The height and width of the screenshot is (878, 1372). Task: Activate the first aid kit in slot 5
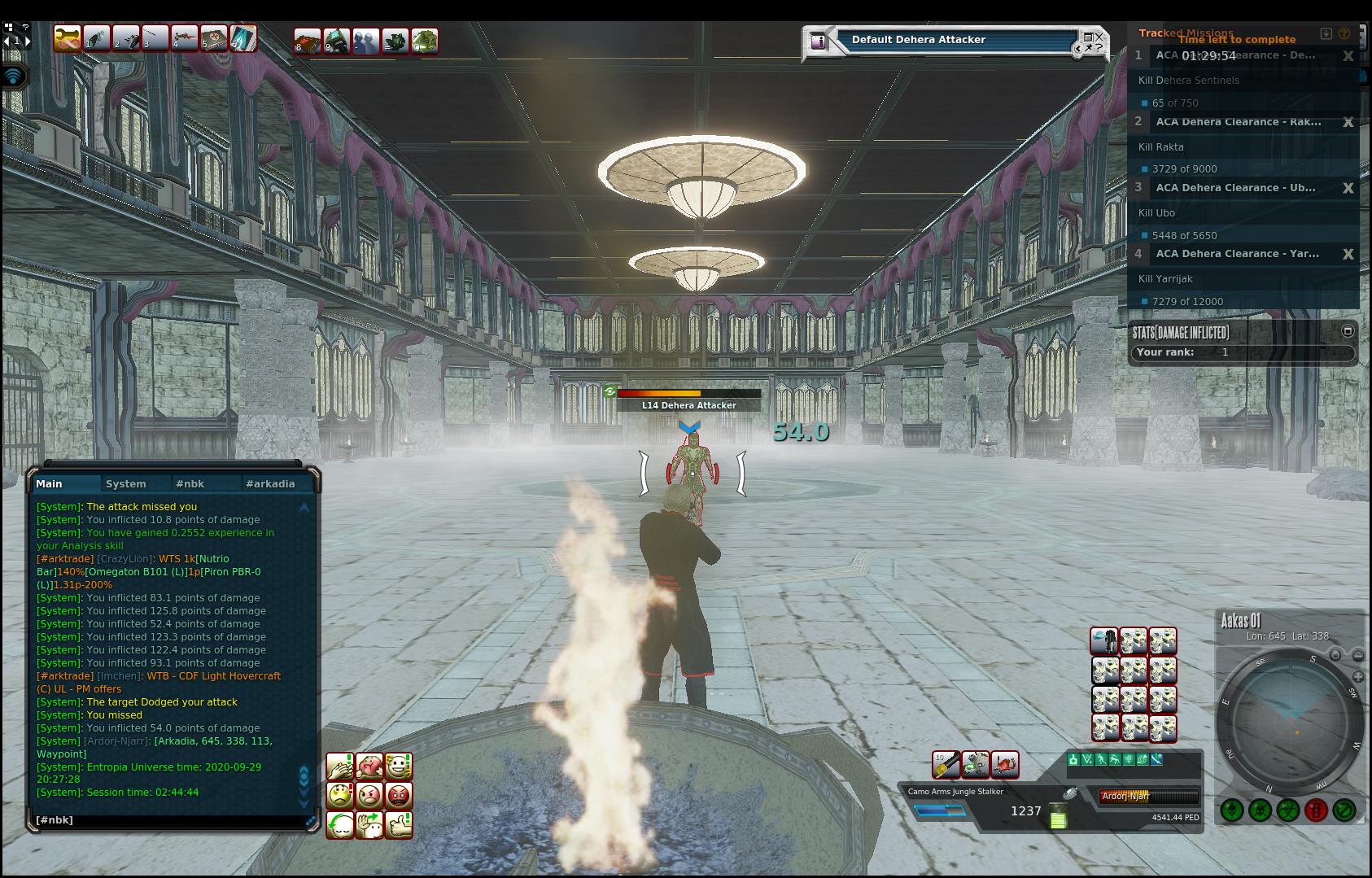point(214,38)
